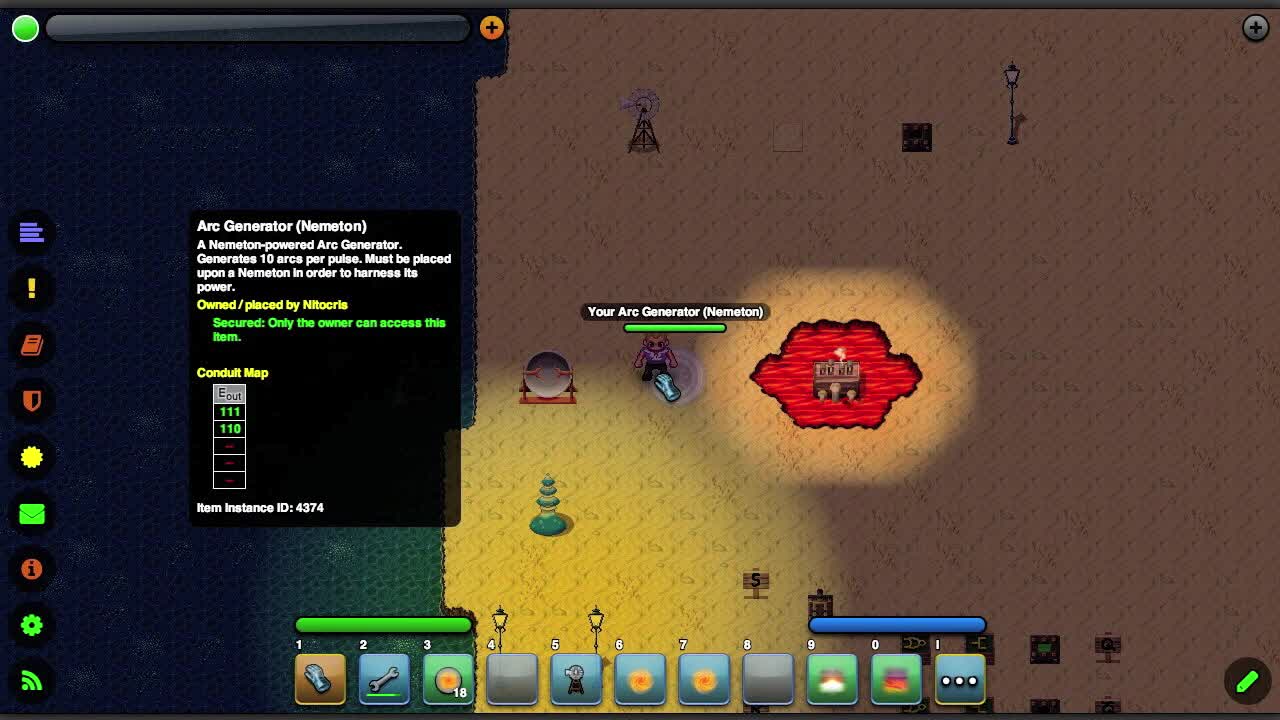Pick the windmill tower item in slot 5

click(576, 680)
